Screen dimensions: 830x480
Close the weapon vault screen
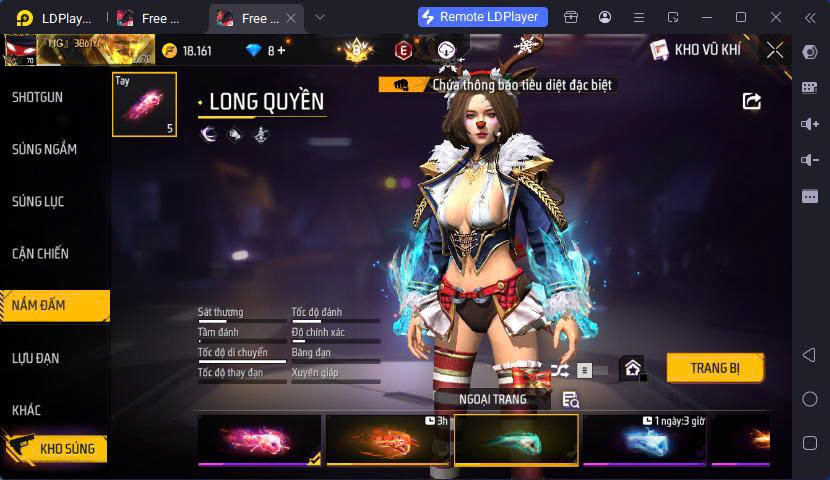coord(774,50)
